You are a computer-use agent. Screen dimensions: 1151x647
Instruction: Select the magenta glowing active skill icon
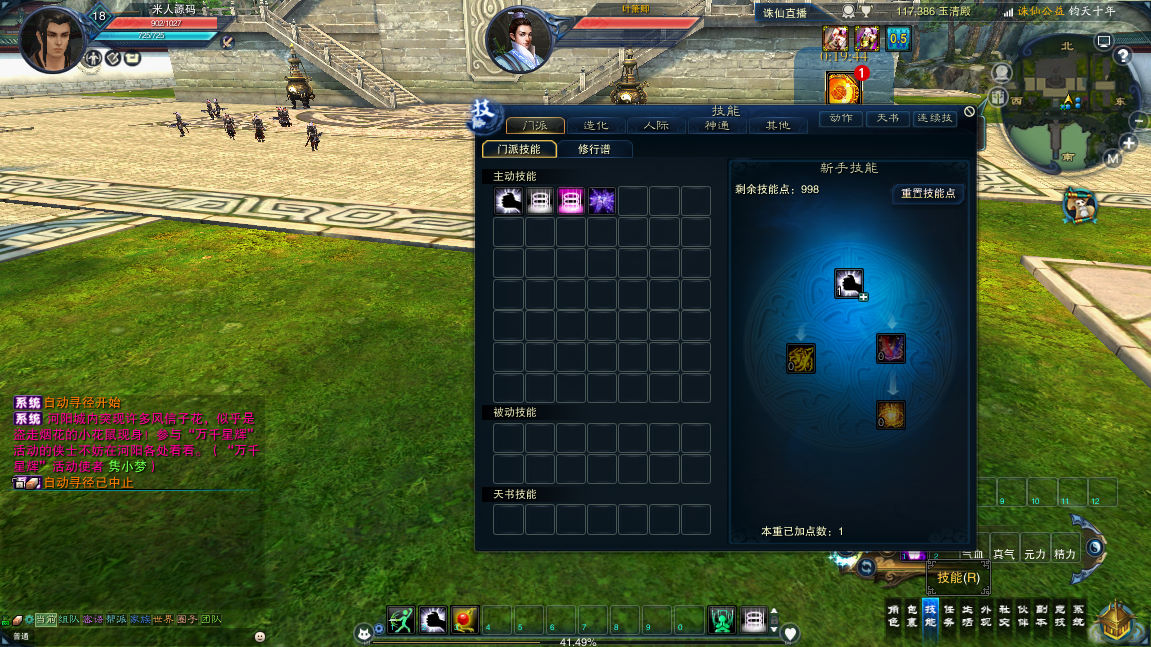pos(571,201)
